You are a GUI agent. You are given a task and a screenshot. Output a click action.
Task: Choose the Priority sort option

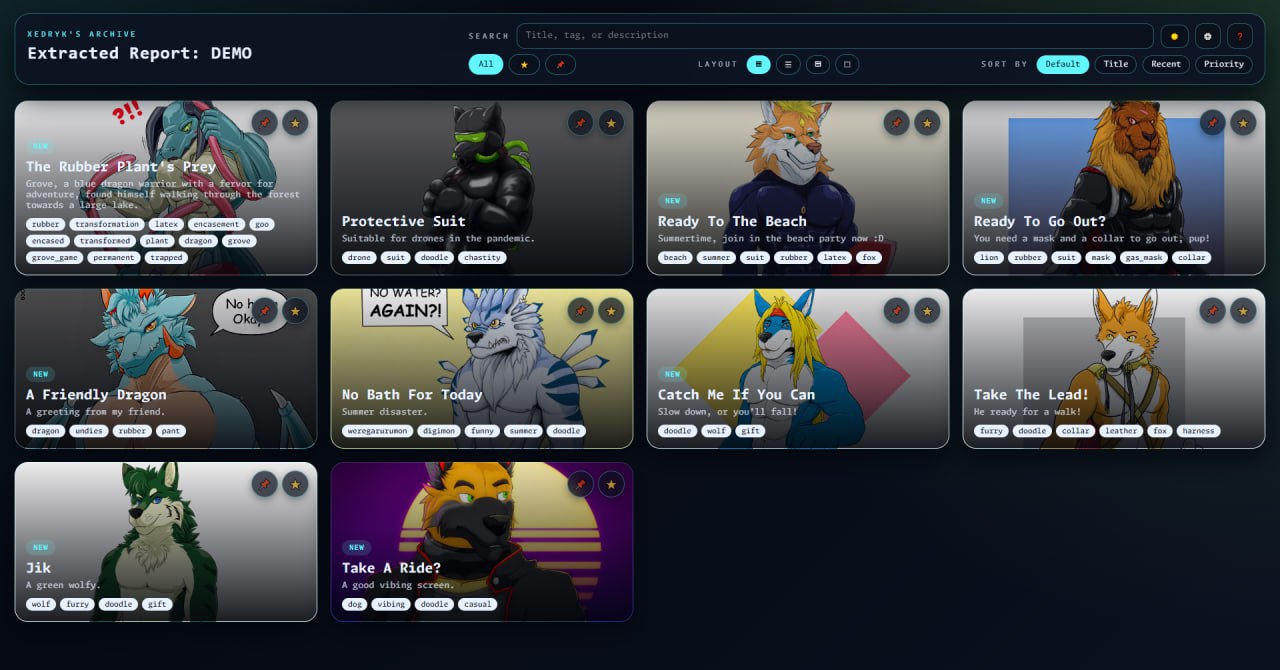pos(1223,64)
